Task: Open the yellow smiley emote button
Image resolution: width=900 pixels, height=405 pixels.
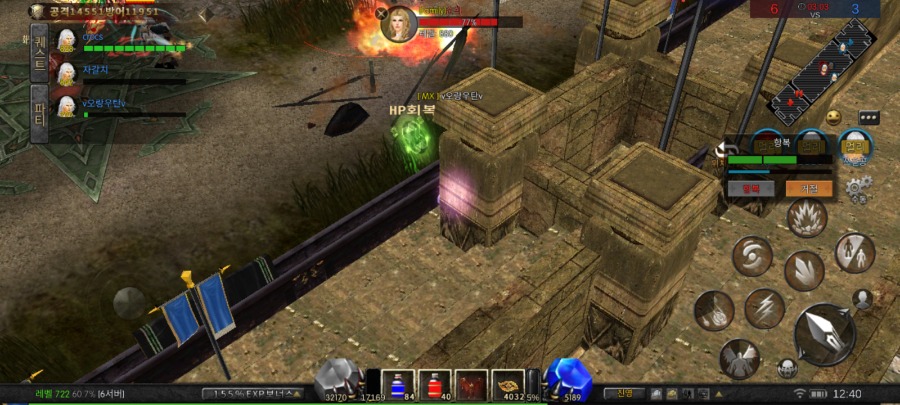Action: click(x=834, y=118)
